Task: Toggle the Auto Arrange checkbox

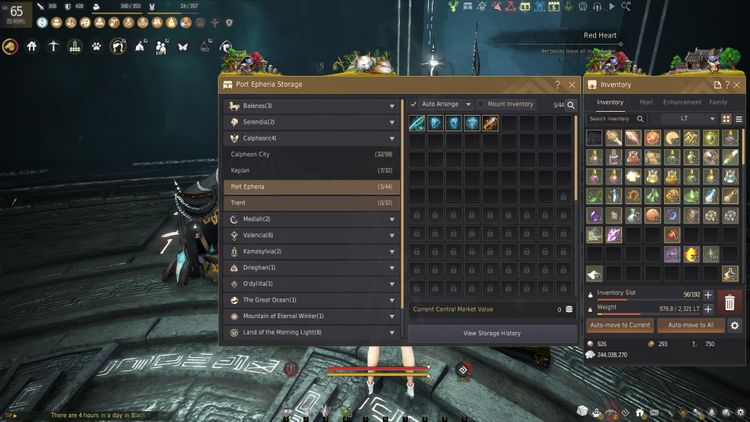Action: click(414, 104)
